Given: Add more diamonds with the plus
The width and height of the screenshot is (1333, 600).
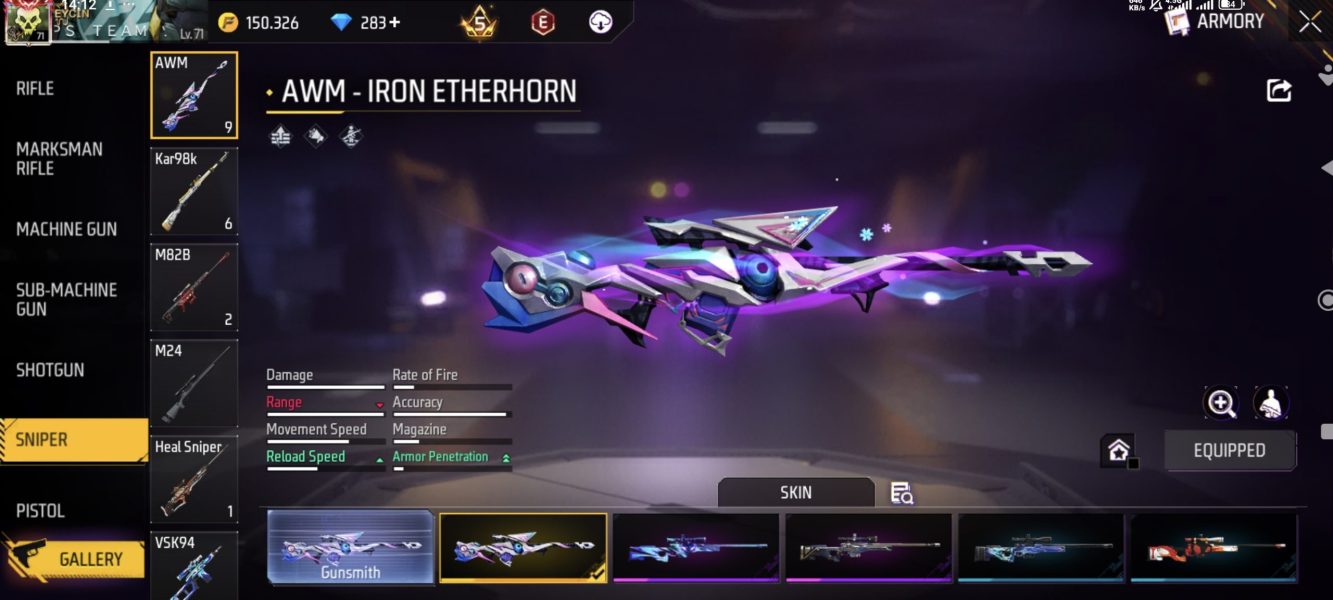Looking at the screenshot, I should click(x=394, y=22).
